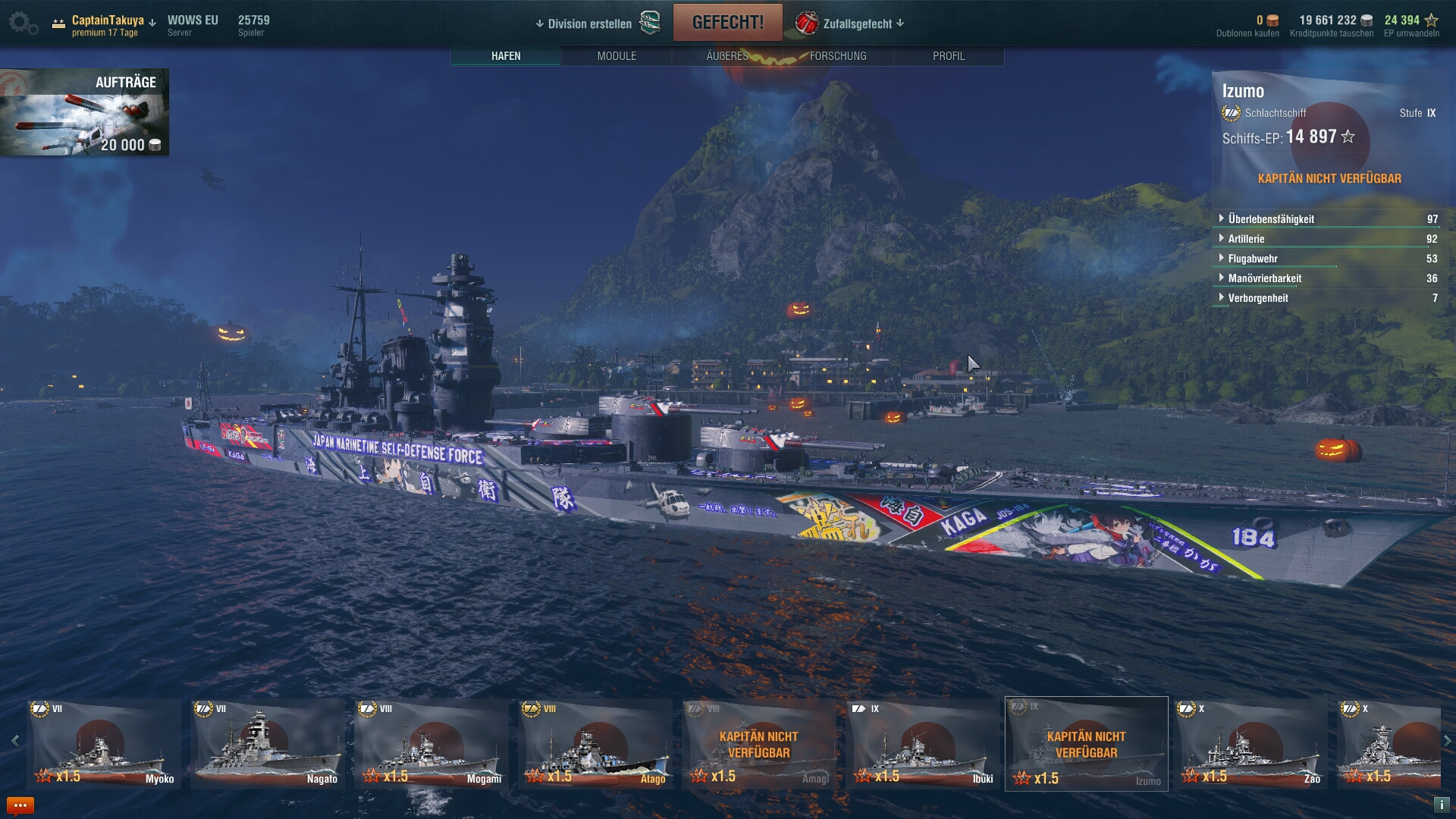Select the HAFEN tab

506,56
